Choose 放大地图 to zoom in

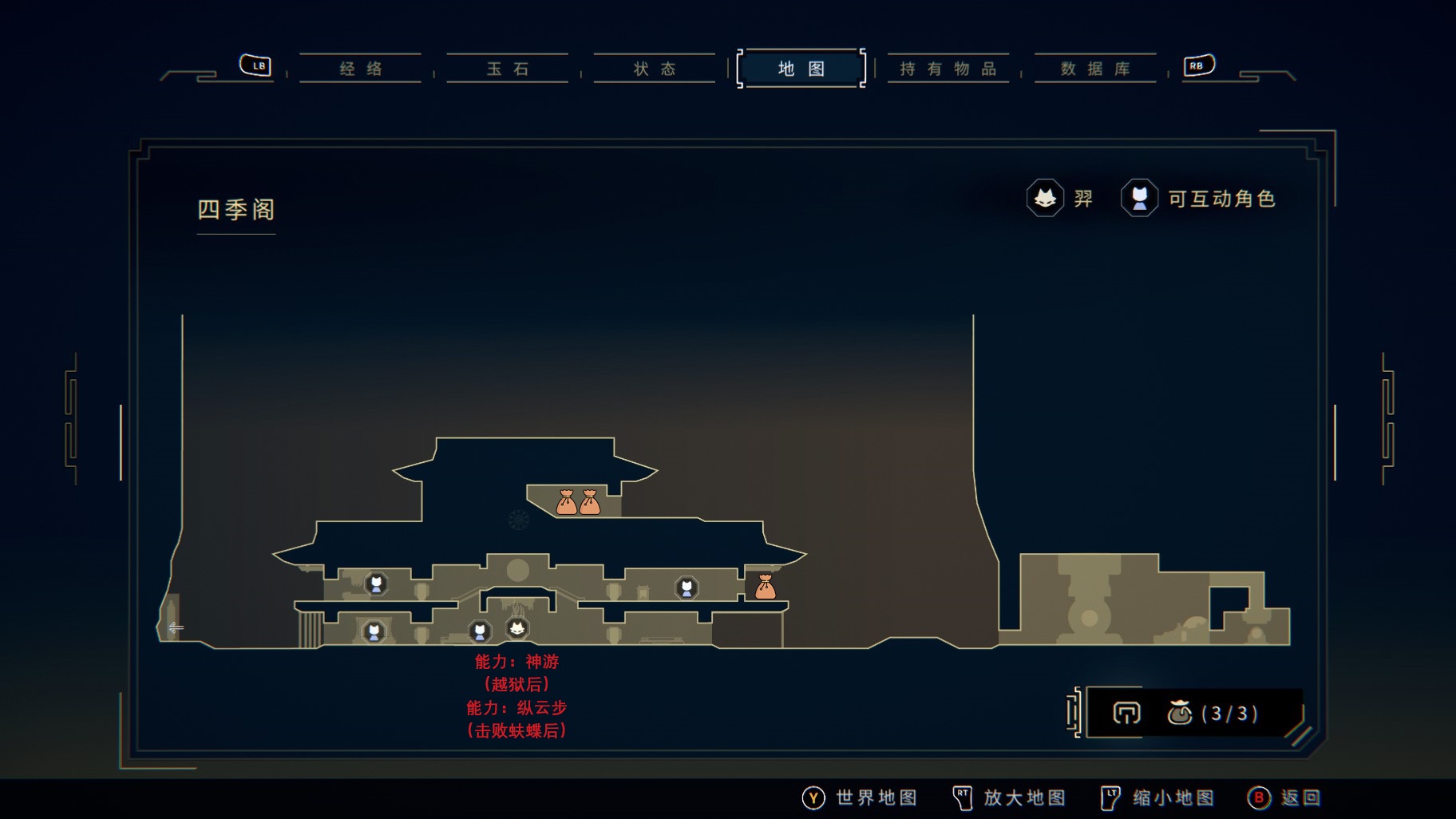pos(1009,797)
